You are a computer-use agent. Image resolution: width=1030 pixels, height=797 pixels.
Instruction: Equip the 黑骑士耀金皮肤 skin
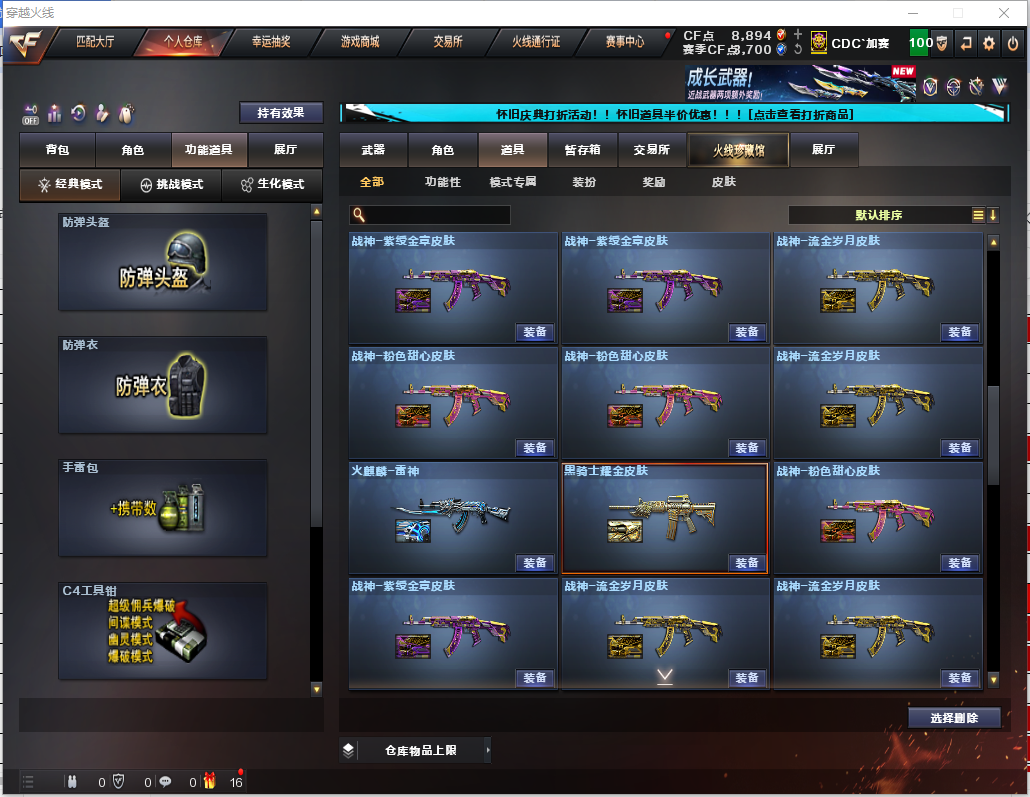[x=747, y=563]
